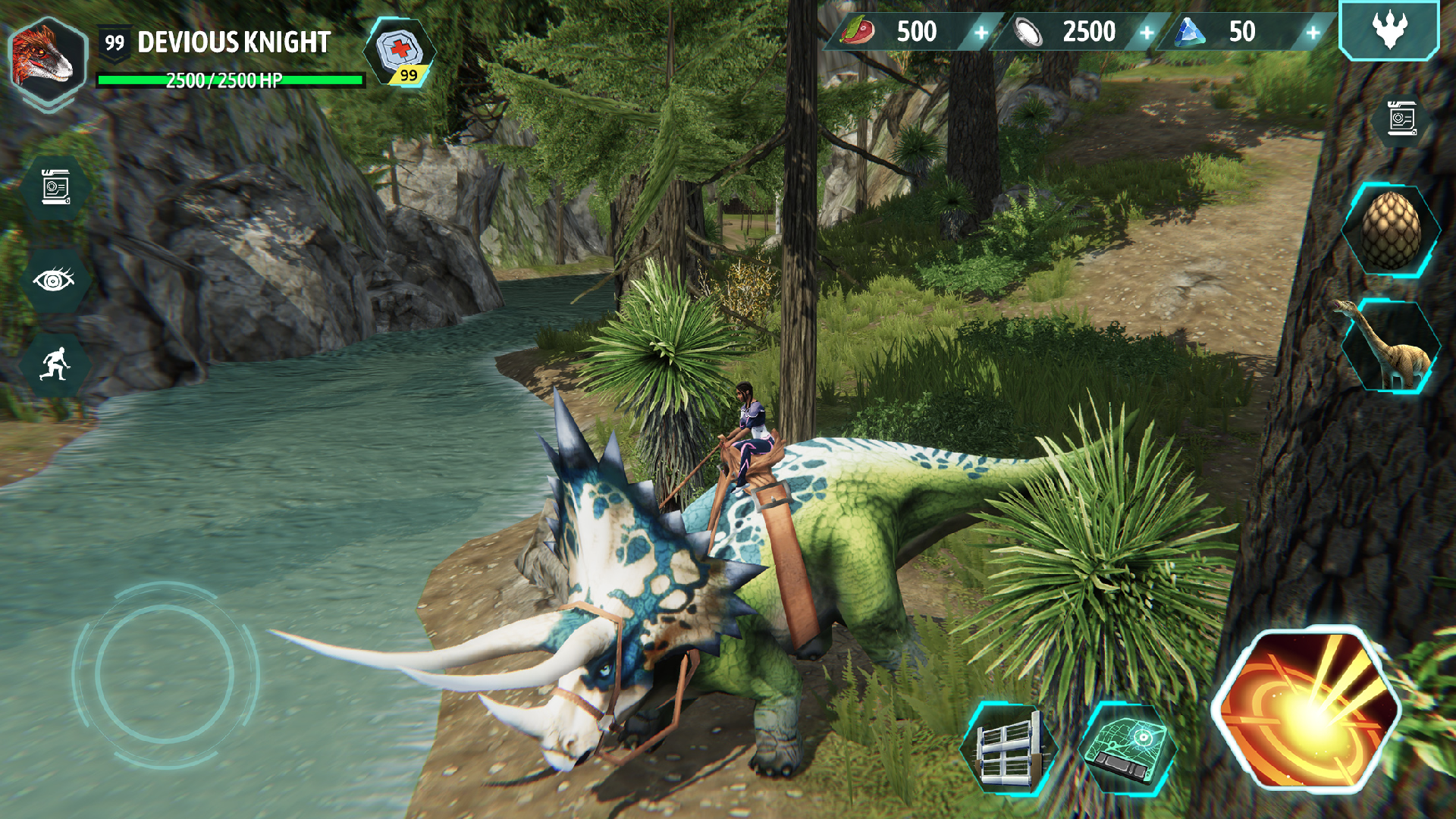Viewport: 1456px width, 819px height.
Task: Buy more meat with its plus button
Action: click(982, 32)
